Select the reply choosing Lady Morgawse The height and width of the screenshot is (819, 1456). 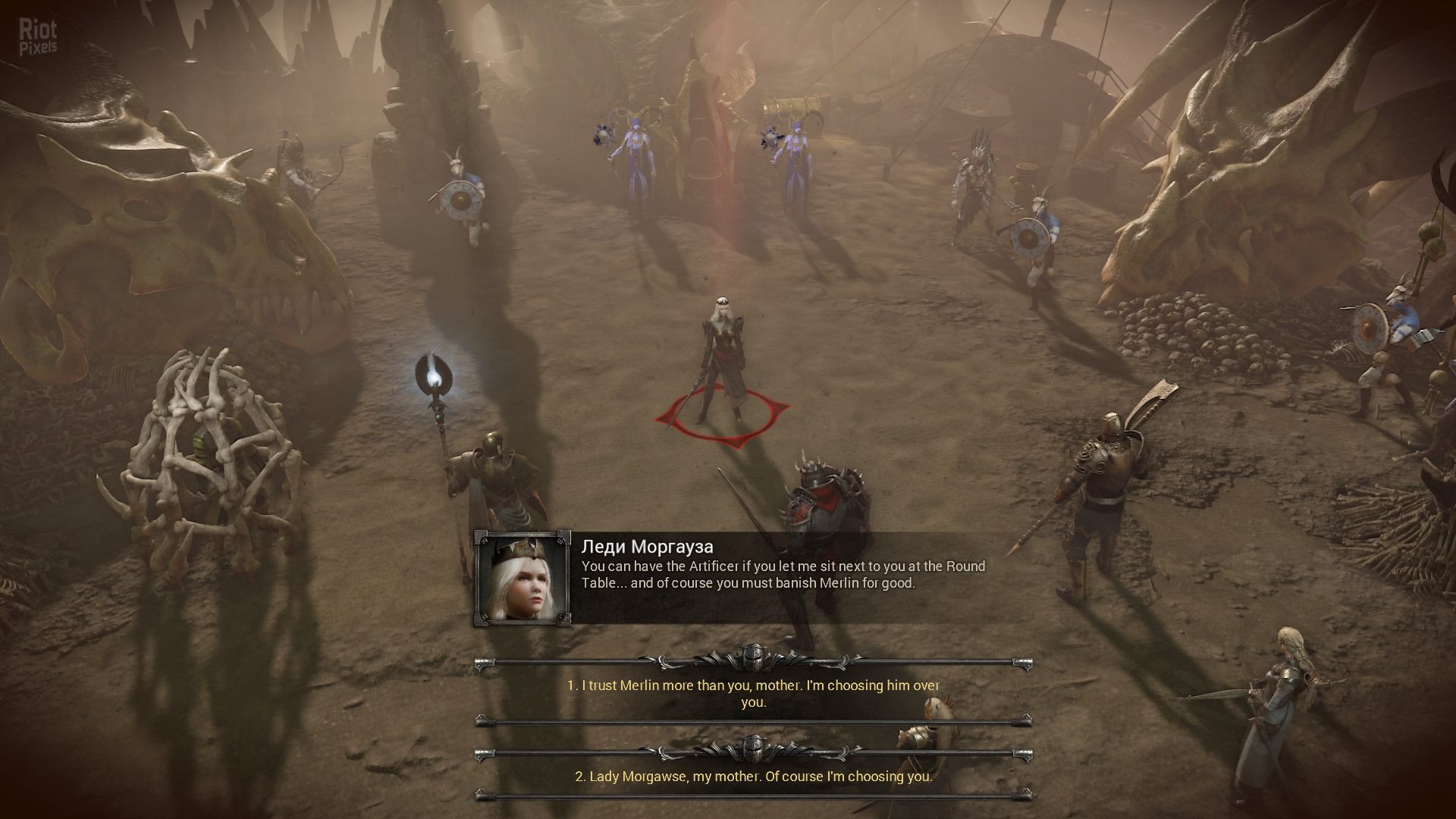tap(753, 777)
